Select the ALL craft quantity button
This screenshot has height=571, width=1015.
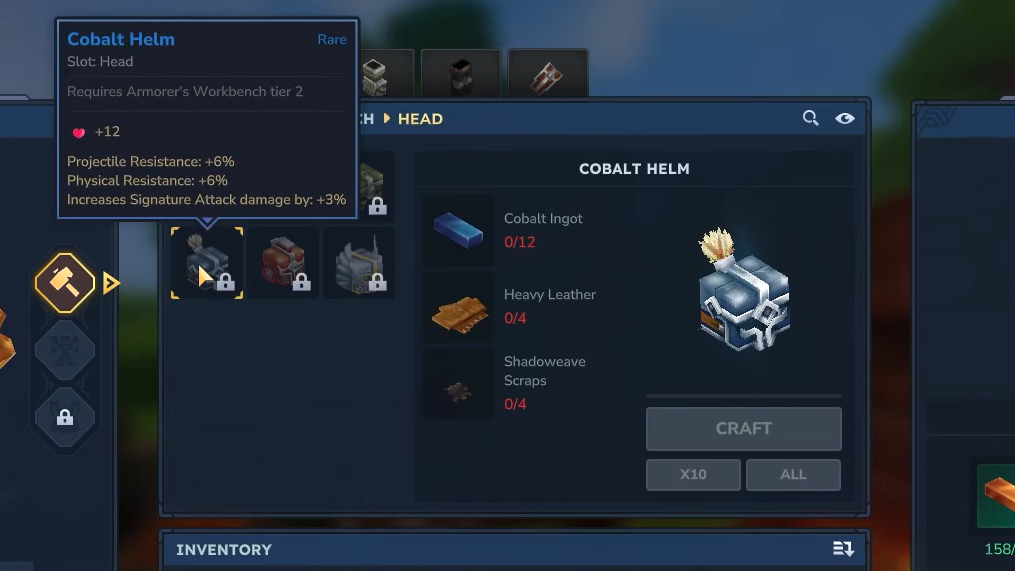pyautogui.click(x=793, y=474)
